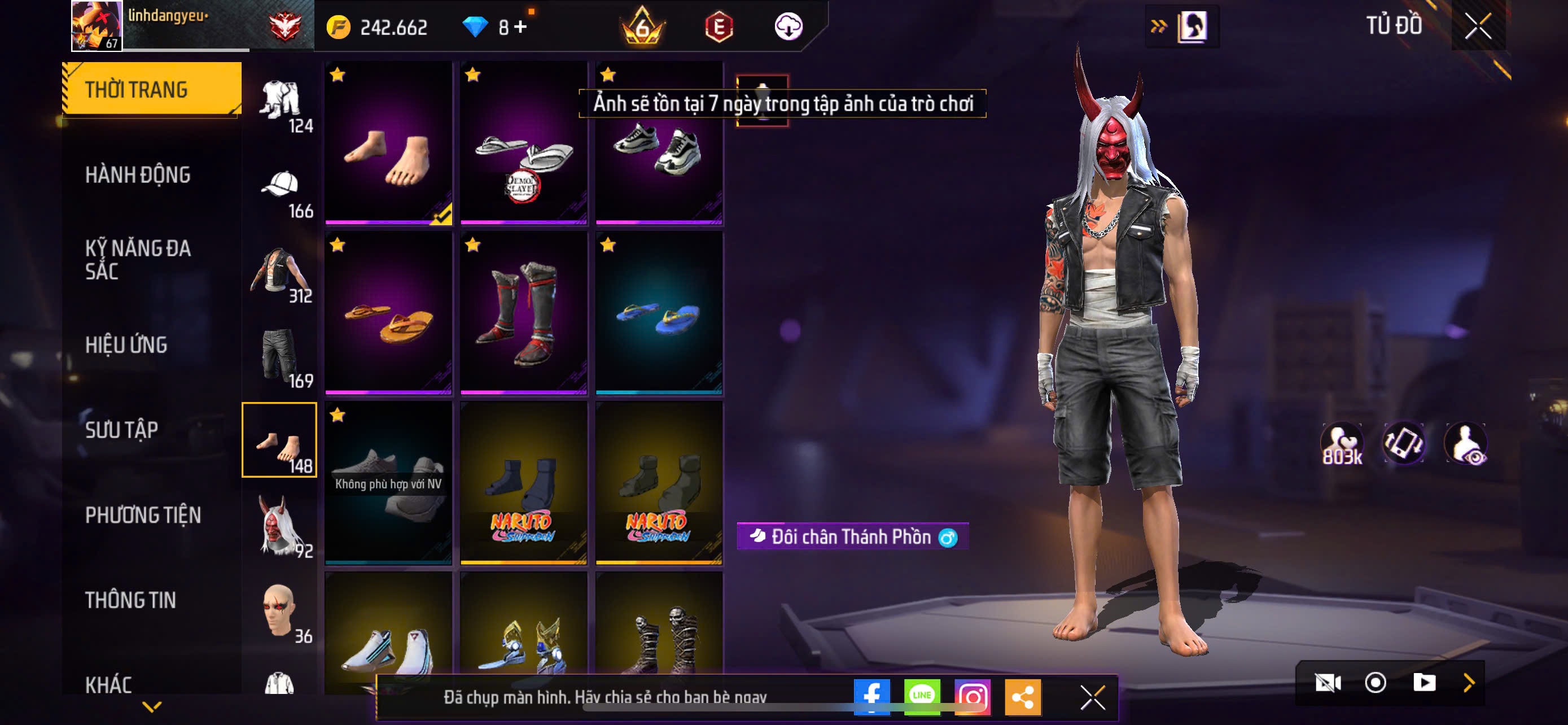Select the Sưu Tập menu entry

122,430
